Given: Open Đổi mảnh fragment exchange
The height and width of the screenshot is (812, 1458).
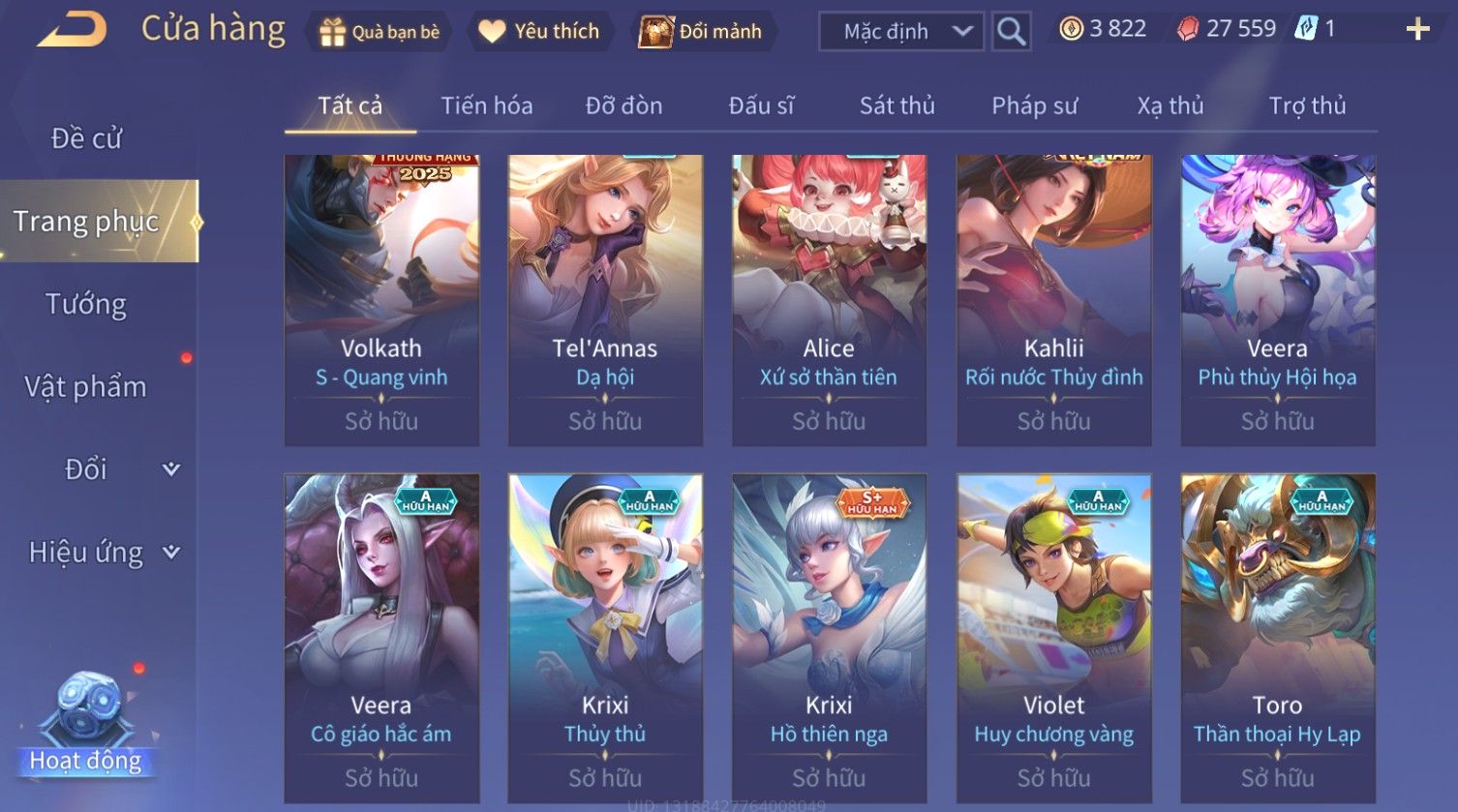Looking at the screenshot, I should (701, 32).
